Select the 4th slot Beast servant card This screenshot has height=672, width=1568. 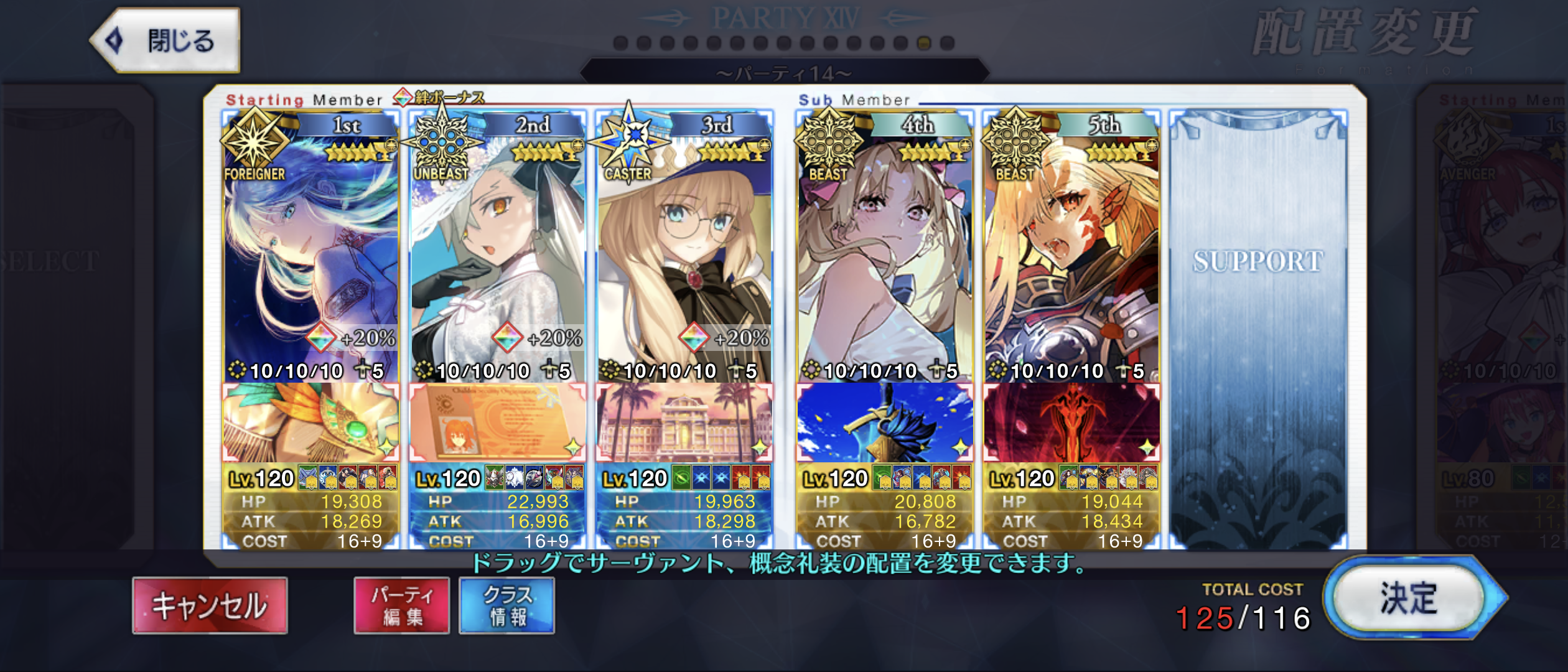[884, 249]
